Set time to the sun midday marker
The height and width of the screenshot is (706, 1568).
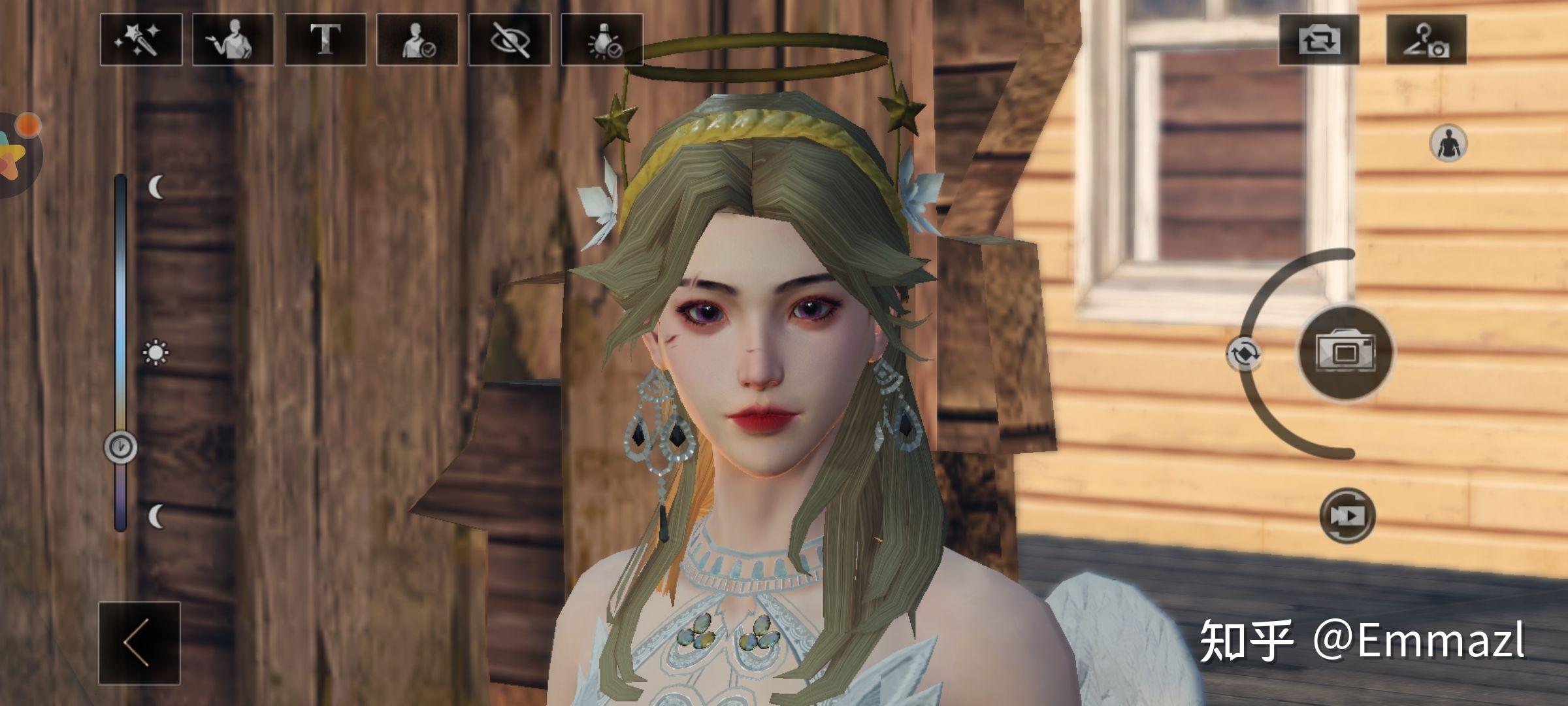[x=155, y=353]
